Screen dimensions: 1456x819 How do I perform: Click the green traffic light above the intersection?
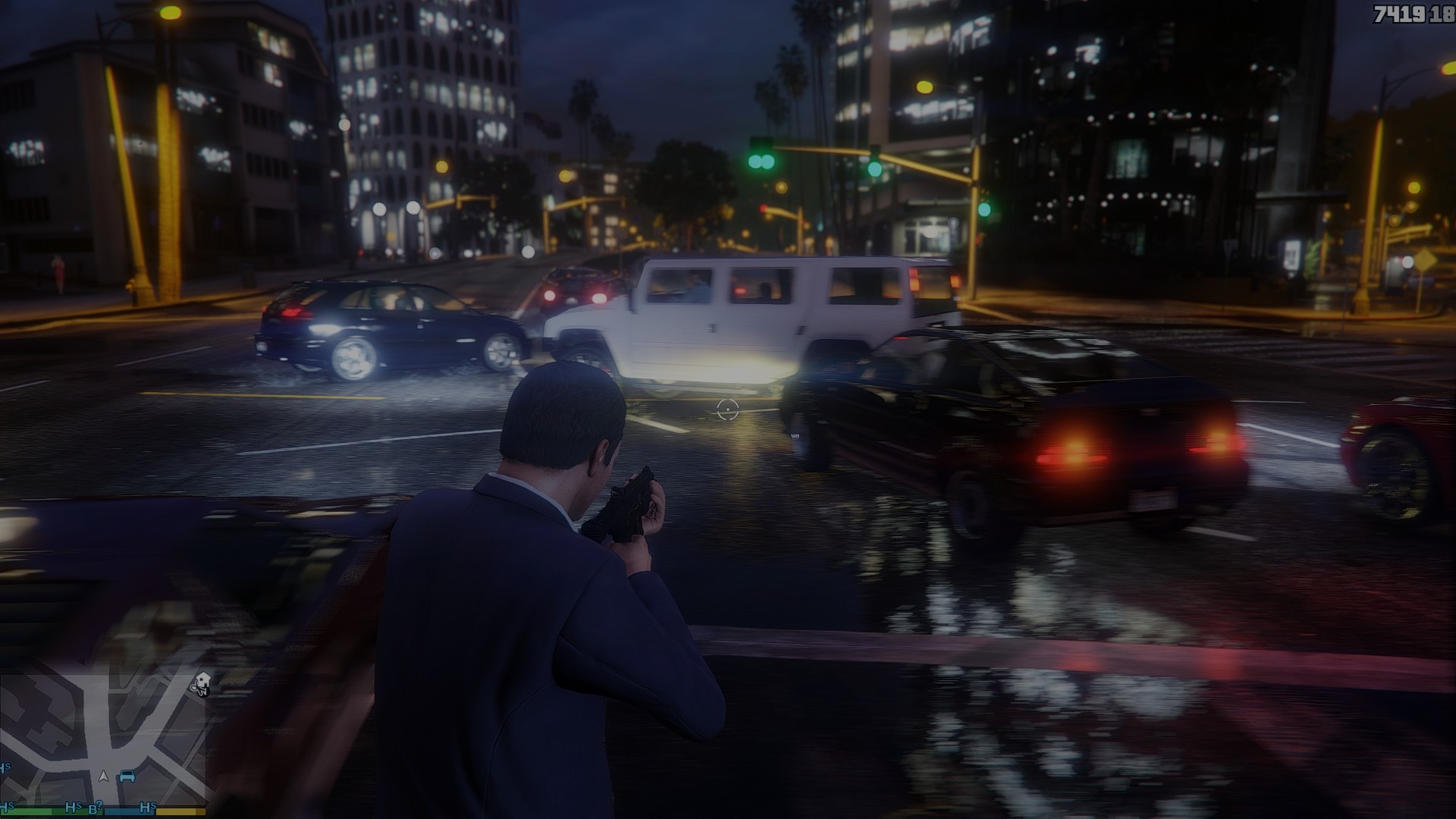pos(761,161)
